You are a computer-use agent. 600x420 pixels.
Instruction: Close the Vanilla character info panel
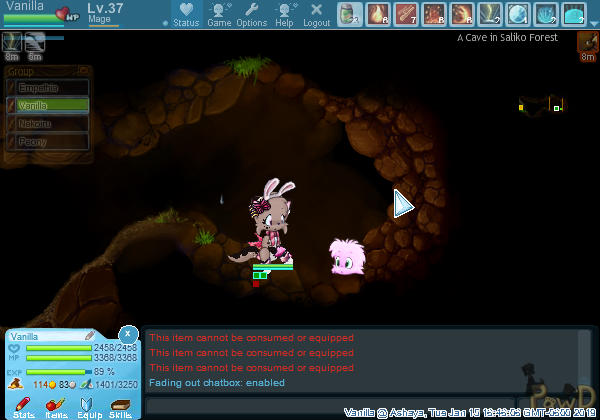pos(128,333)
